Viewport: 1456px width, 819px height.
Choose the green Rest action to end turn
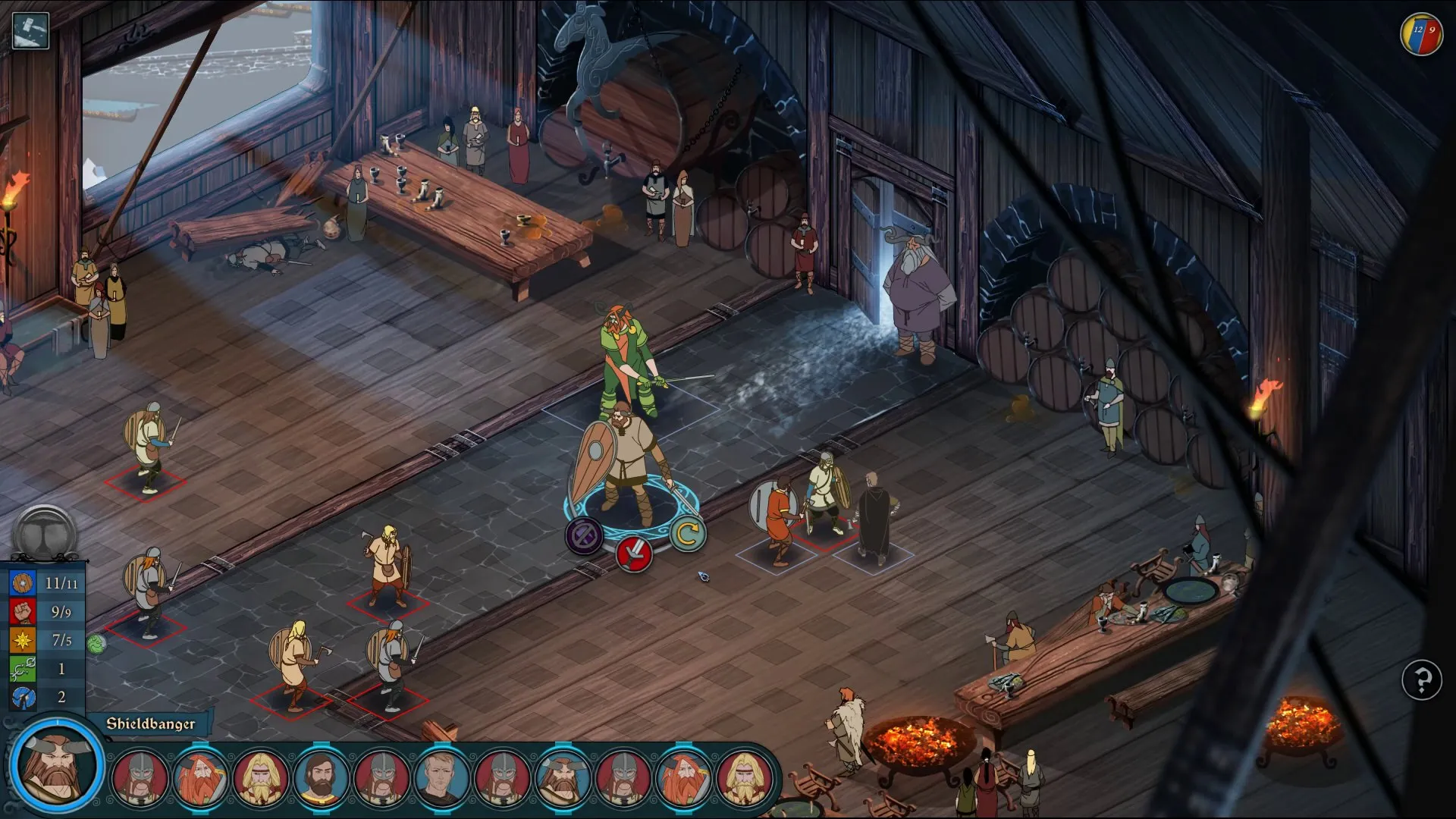coord(686,533)
